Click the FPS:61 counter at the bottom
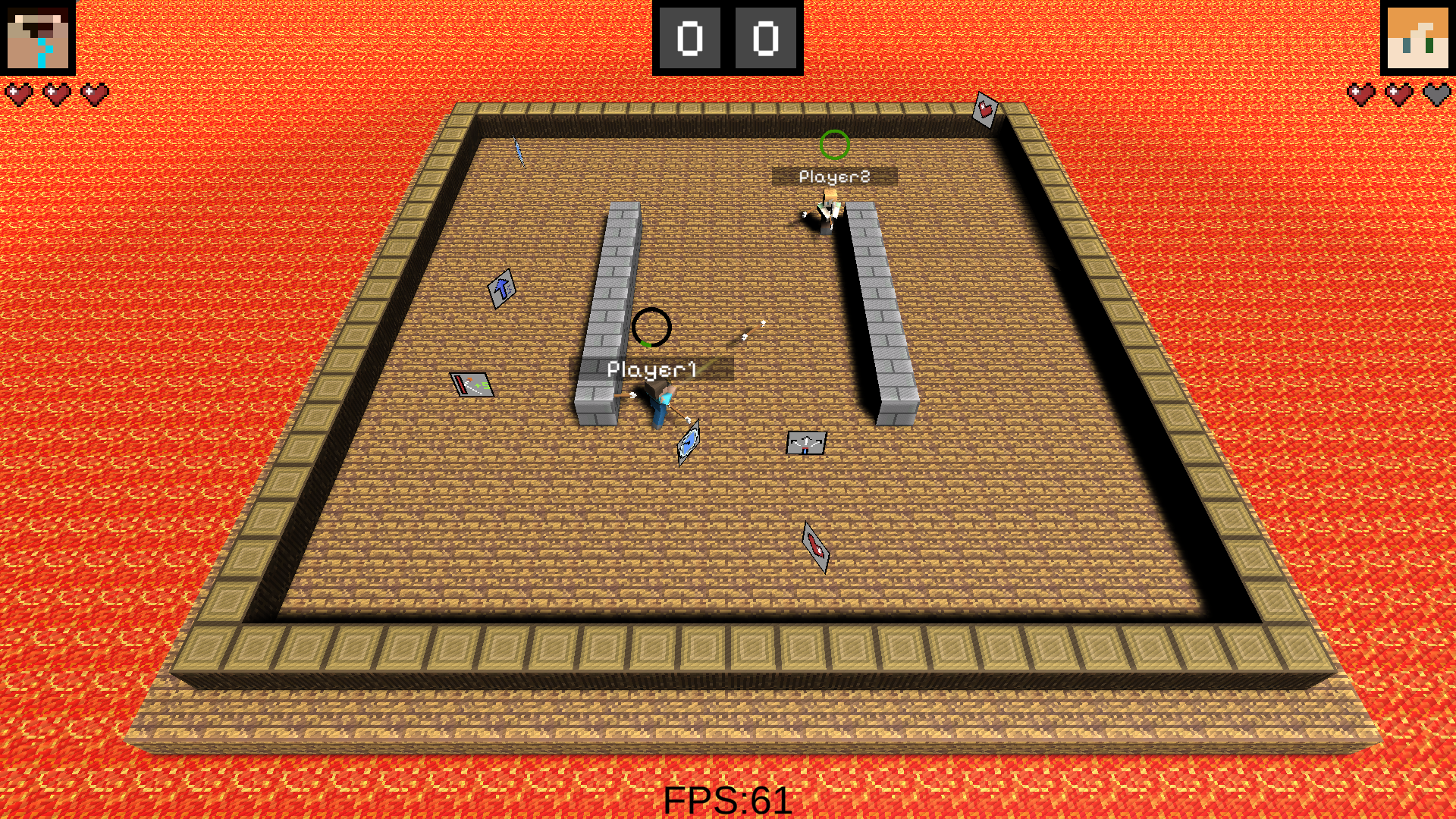Viewport: 1456px width, 819px height. coord(726,799)
